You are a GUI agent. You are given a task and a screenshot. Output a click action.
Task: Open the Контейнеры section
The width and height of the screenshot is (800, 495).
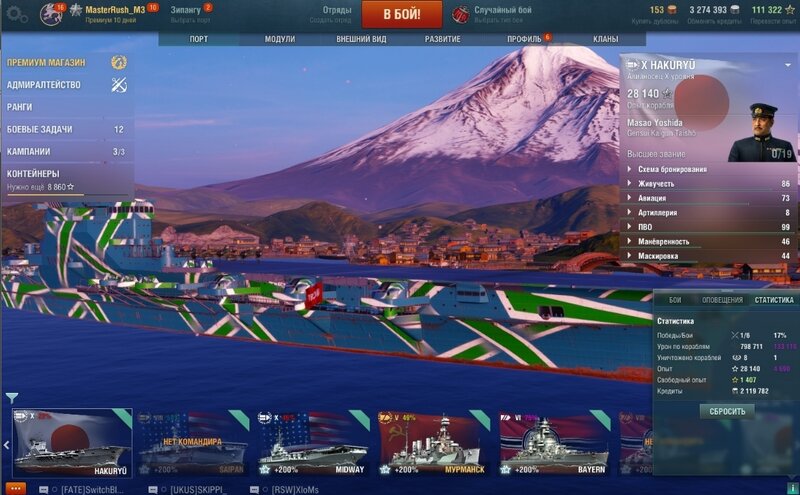pos(33,173)
